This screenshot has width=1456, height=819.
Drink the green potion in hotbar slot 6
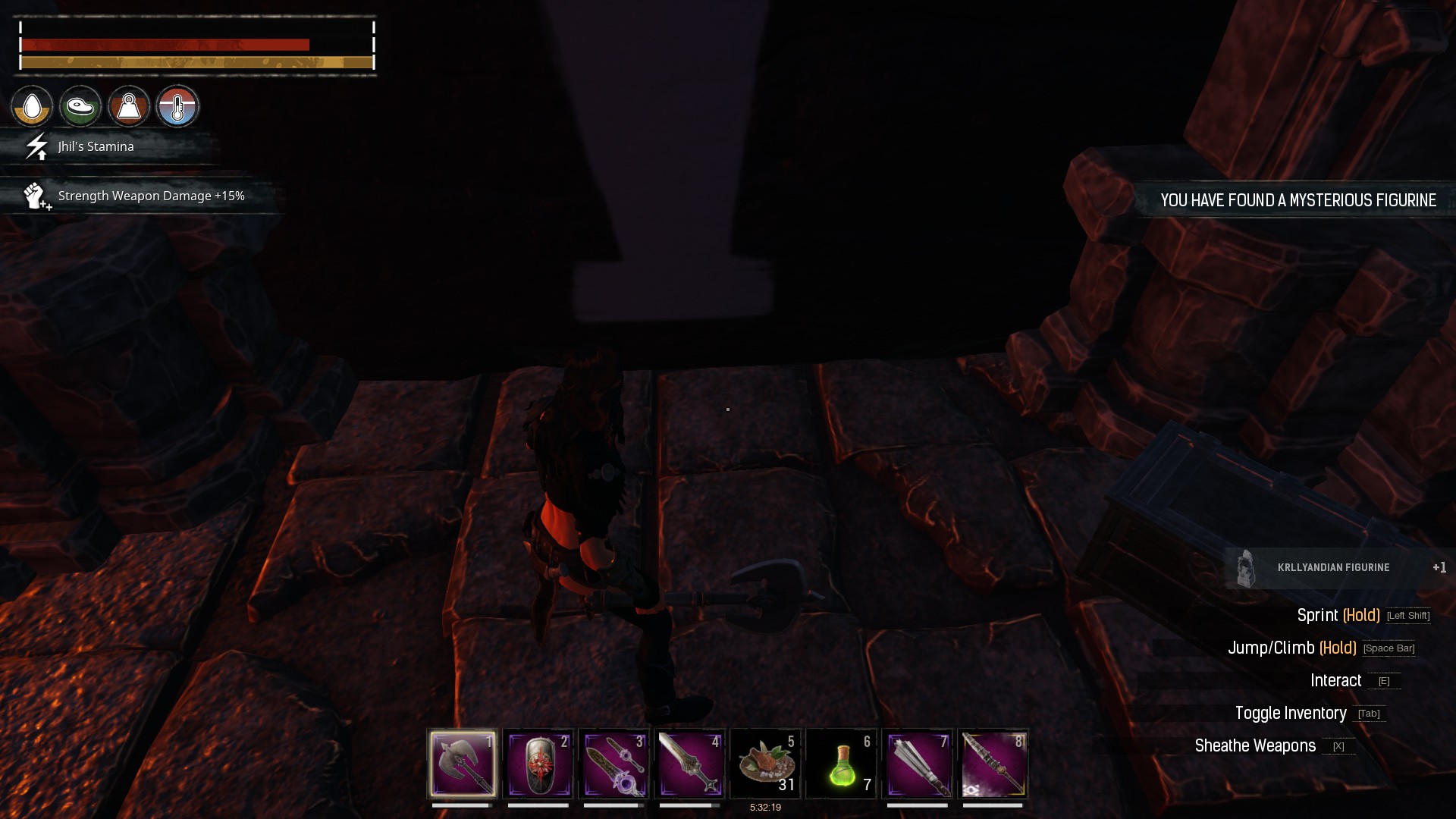coord(843,764)
